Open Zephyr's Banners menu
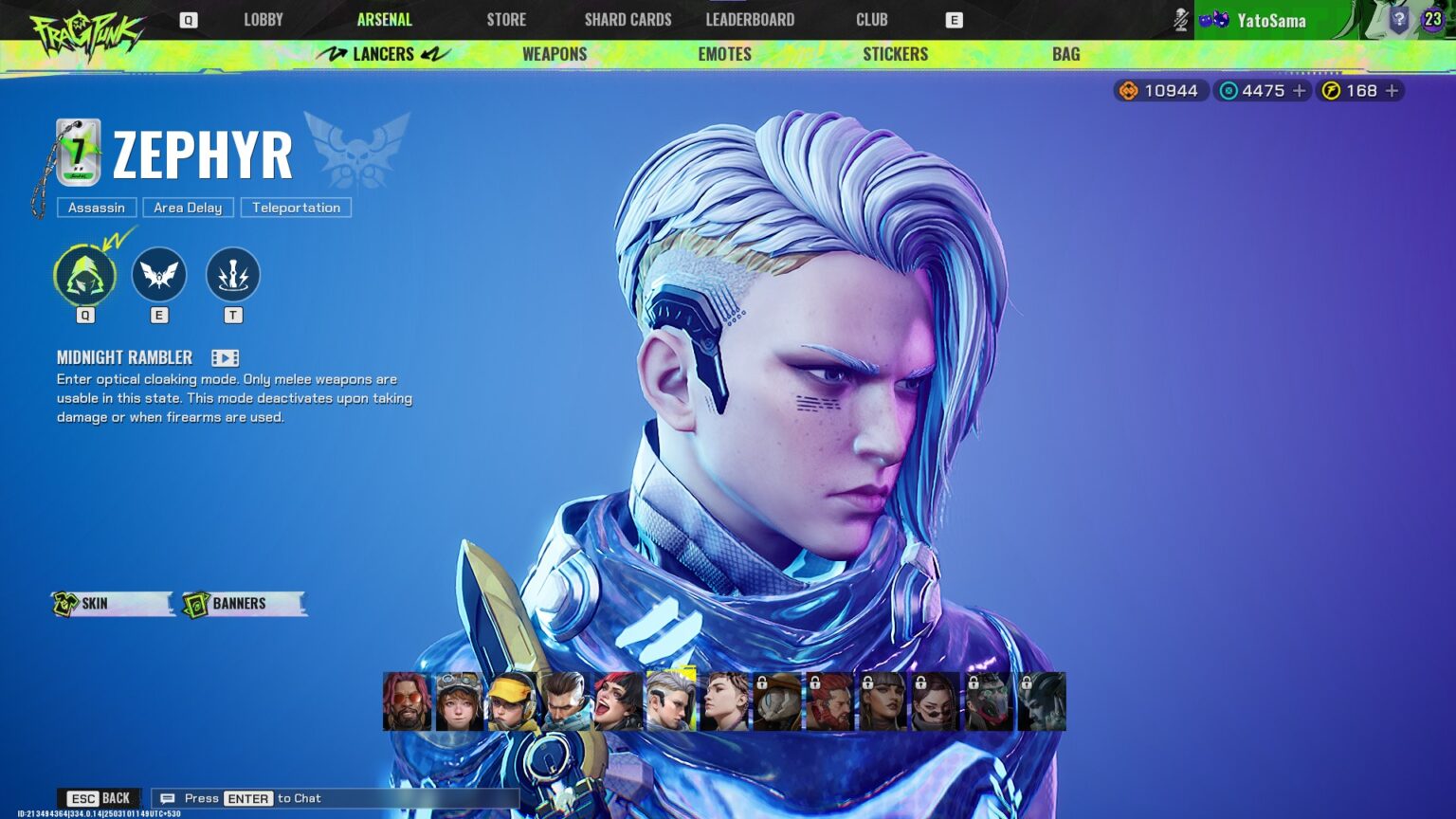 point(244,604)
